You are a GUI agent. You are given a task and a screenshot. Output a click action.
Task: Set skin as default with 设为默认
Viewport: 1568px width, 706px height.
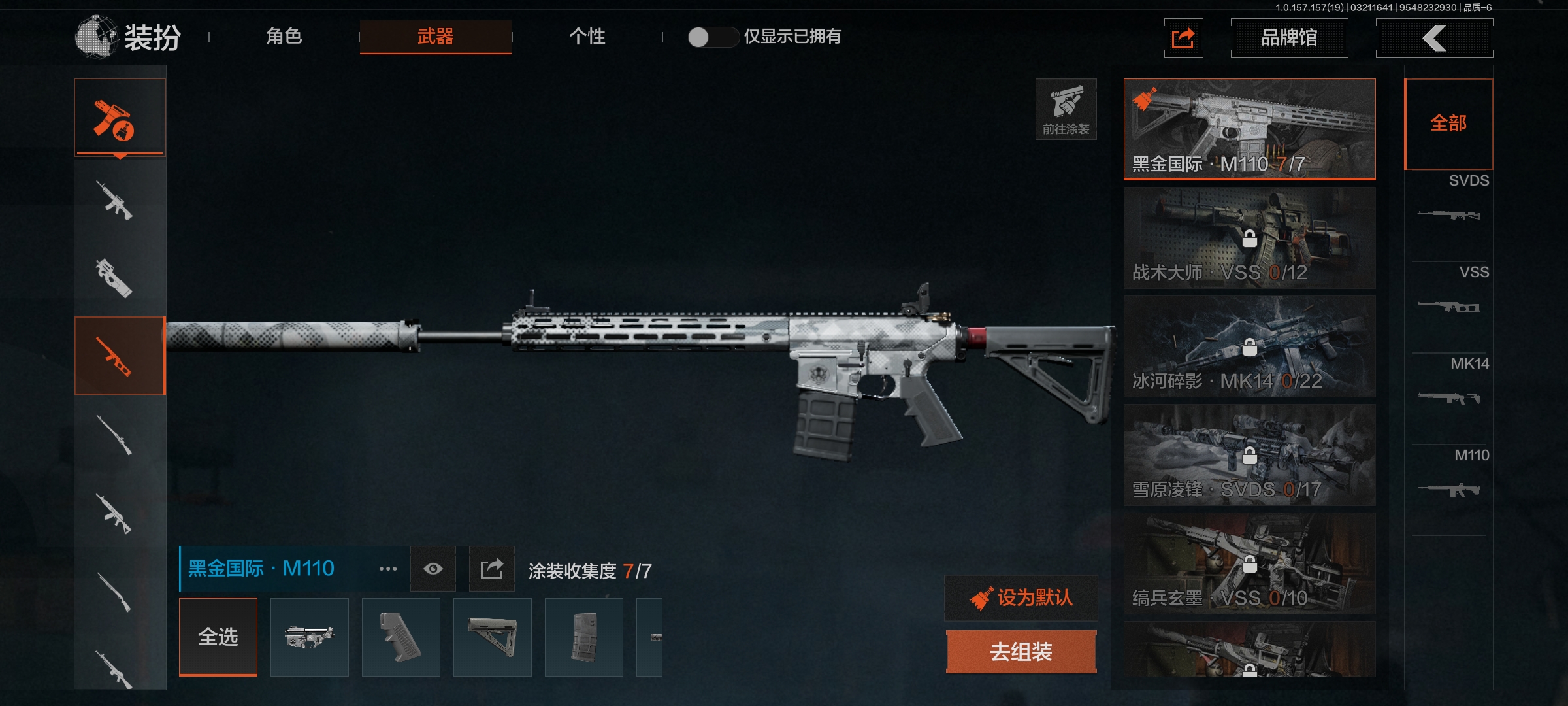pos(1021,597)
